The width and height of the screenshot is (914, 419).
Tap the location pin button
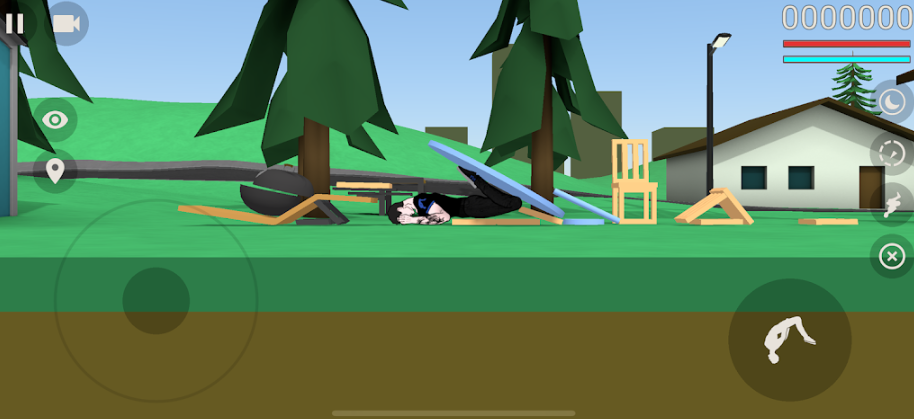click(x=55, y=170)
